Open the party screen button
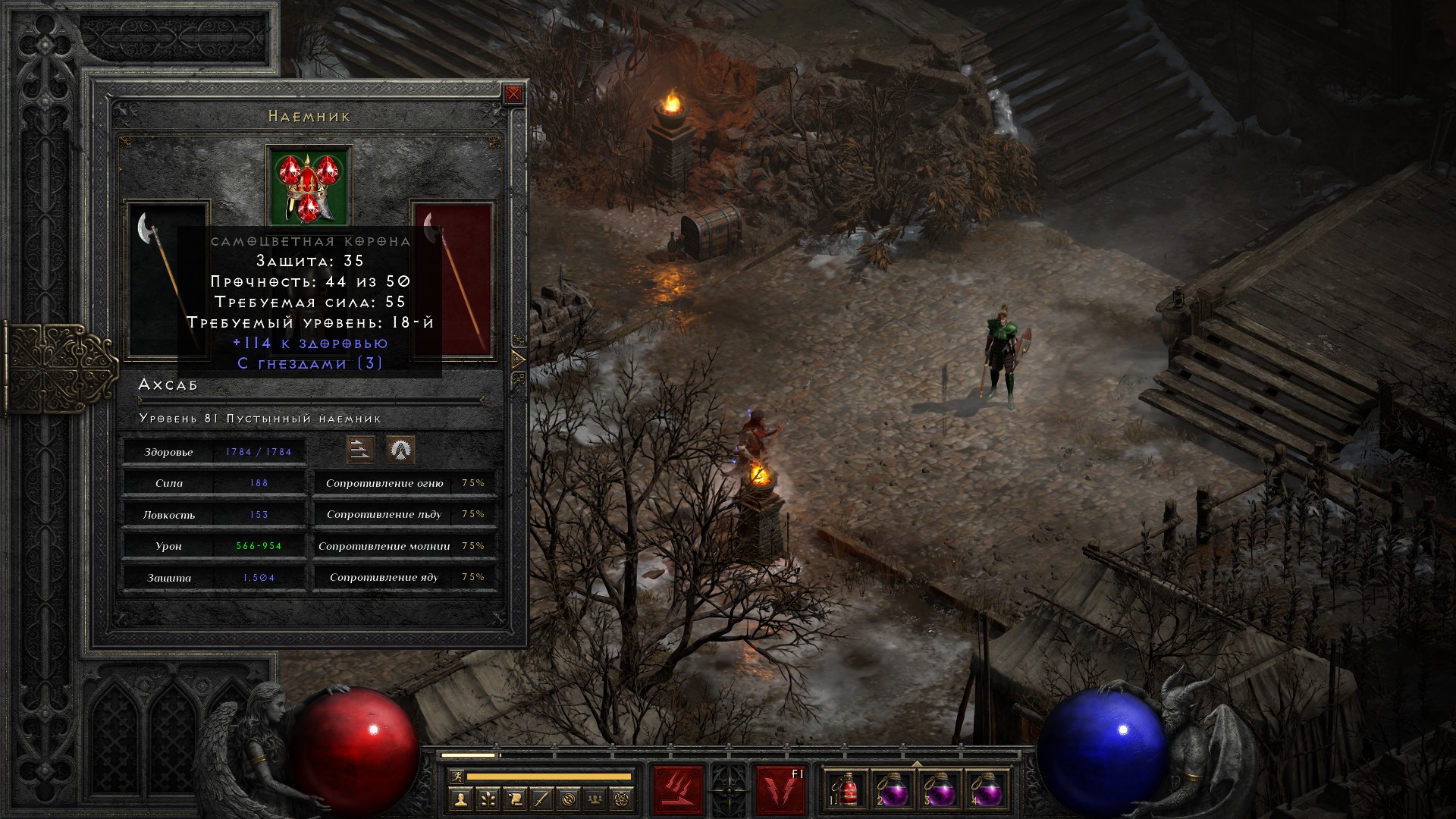1456x819 pixels. pyautogui.click(x=597, y=799)
